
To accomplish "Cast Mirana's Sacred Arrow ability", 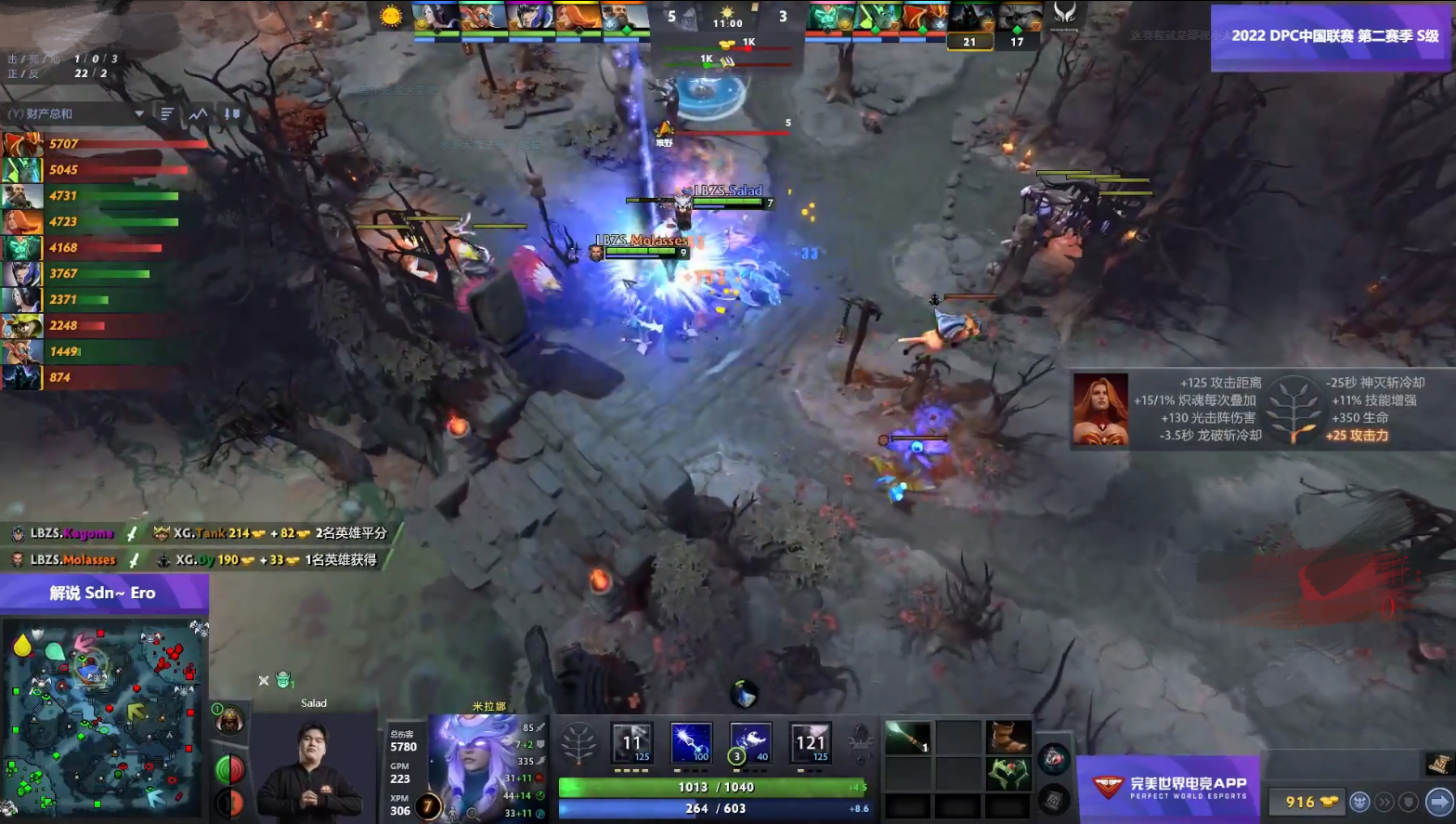I will click(691, 743).
